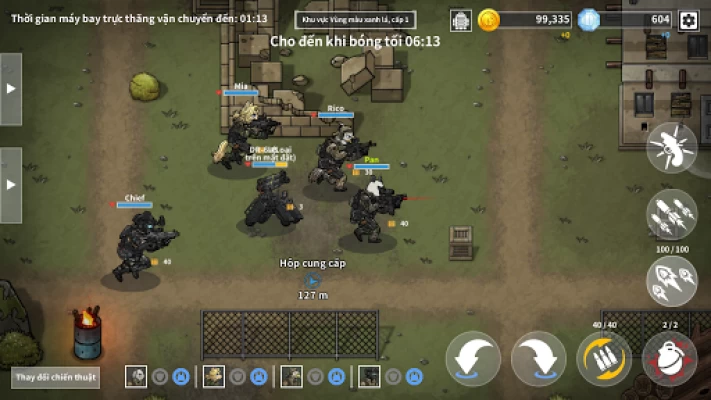Expand the upper left side panel arrow
Screen dimensions: 711x400
[x=10, y=88]
